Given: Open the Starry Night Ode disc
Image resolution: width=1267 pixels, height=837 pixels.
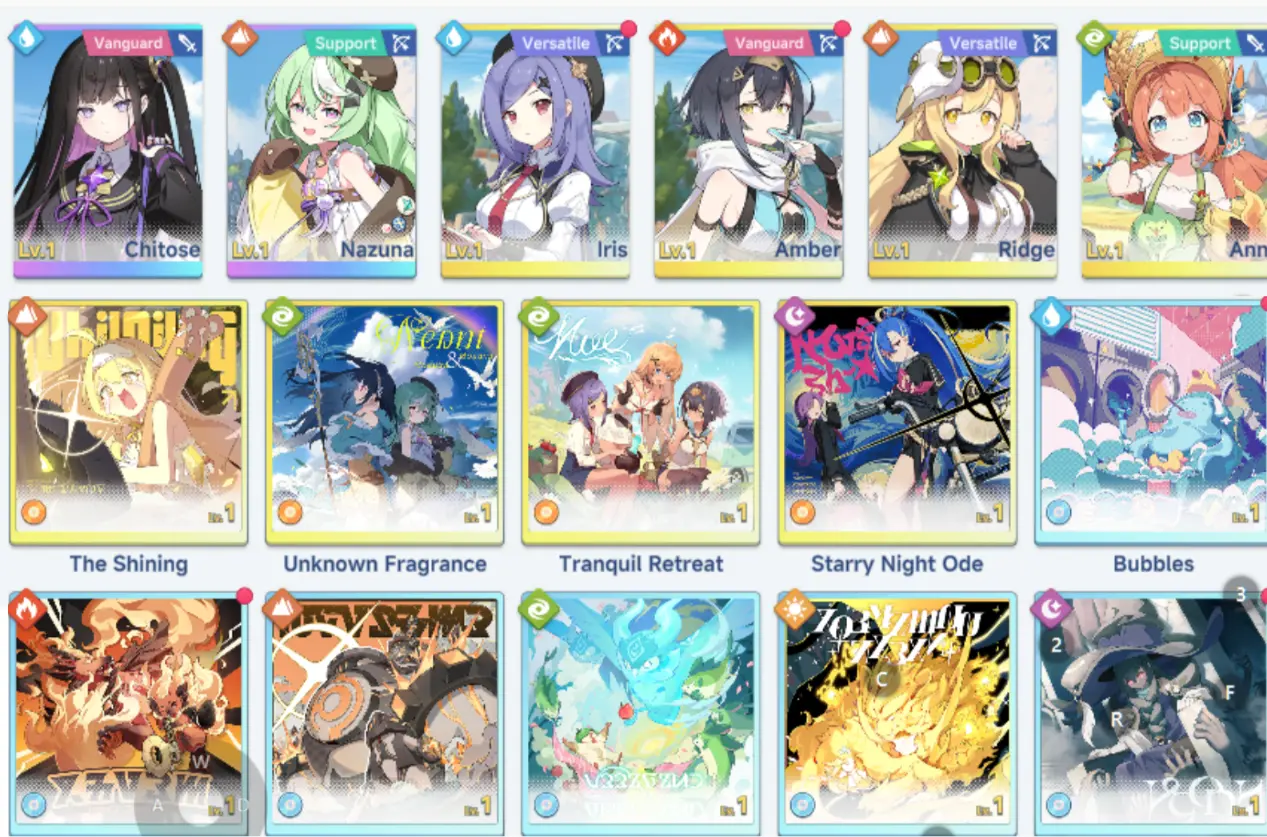Looking at the screenshot, I should (897, 422).
